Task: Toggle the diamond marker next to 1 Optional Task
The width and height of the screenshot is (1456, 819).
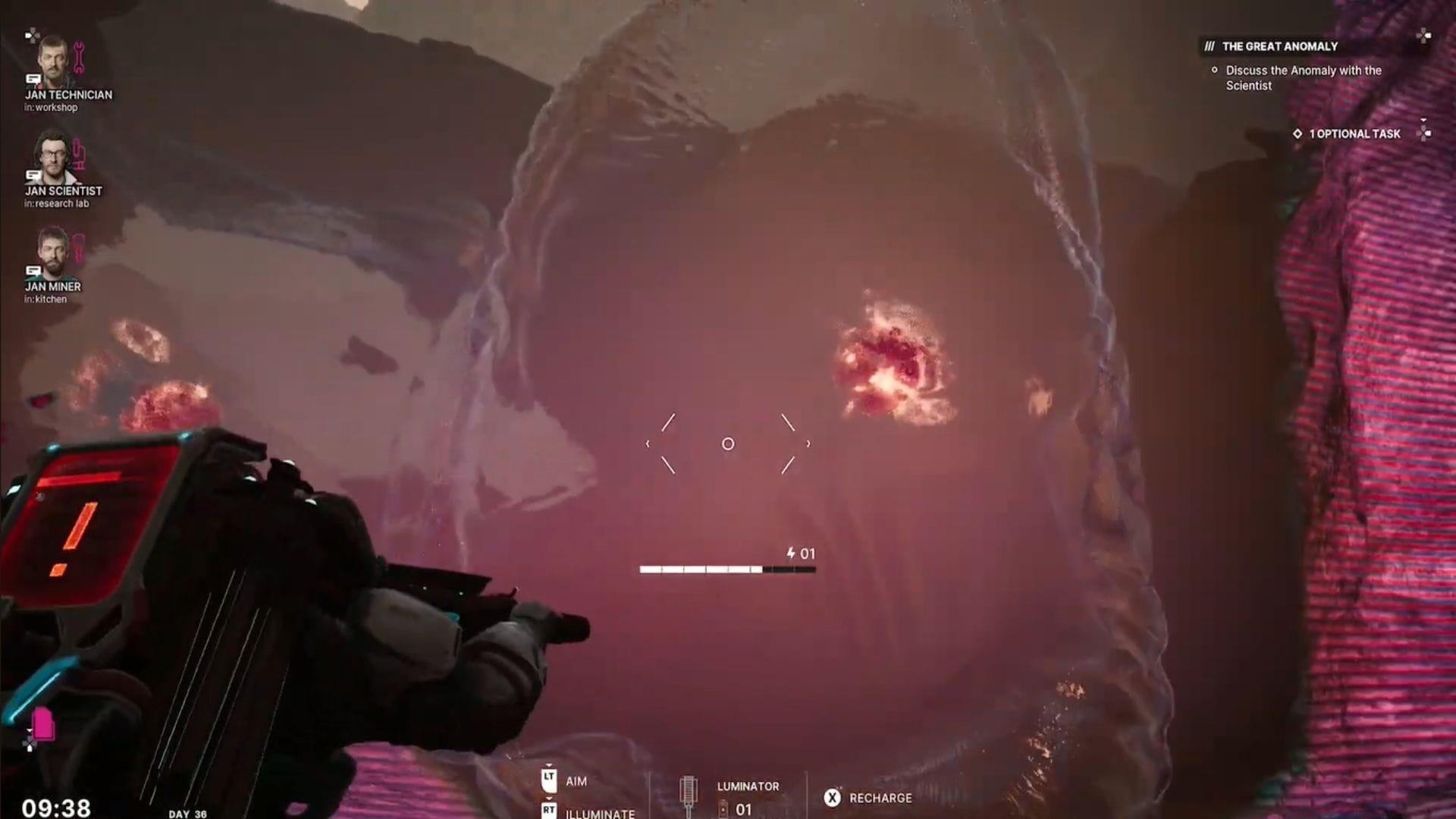Action: pos(1298,133)
